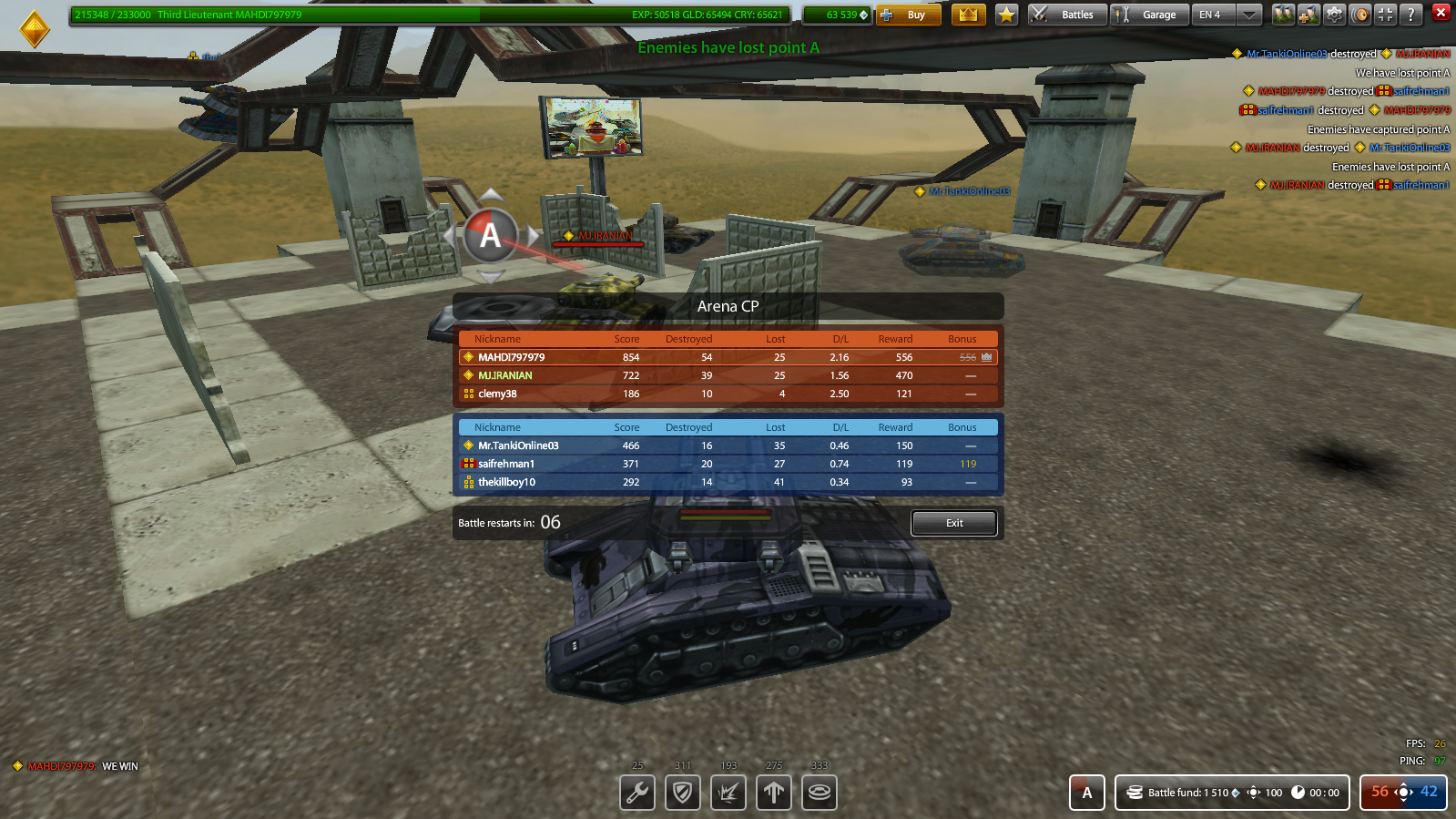Open the game settings gear
This screenshot has height=819, width=1456.
(1334, 15)
